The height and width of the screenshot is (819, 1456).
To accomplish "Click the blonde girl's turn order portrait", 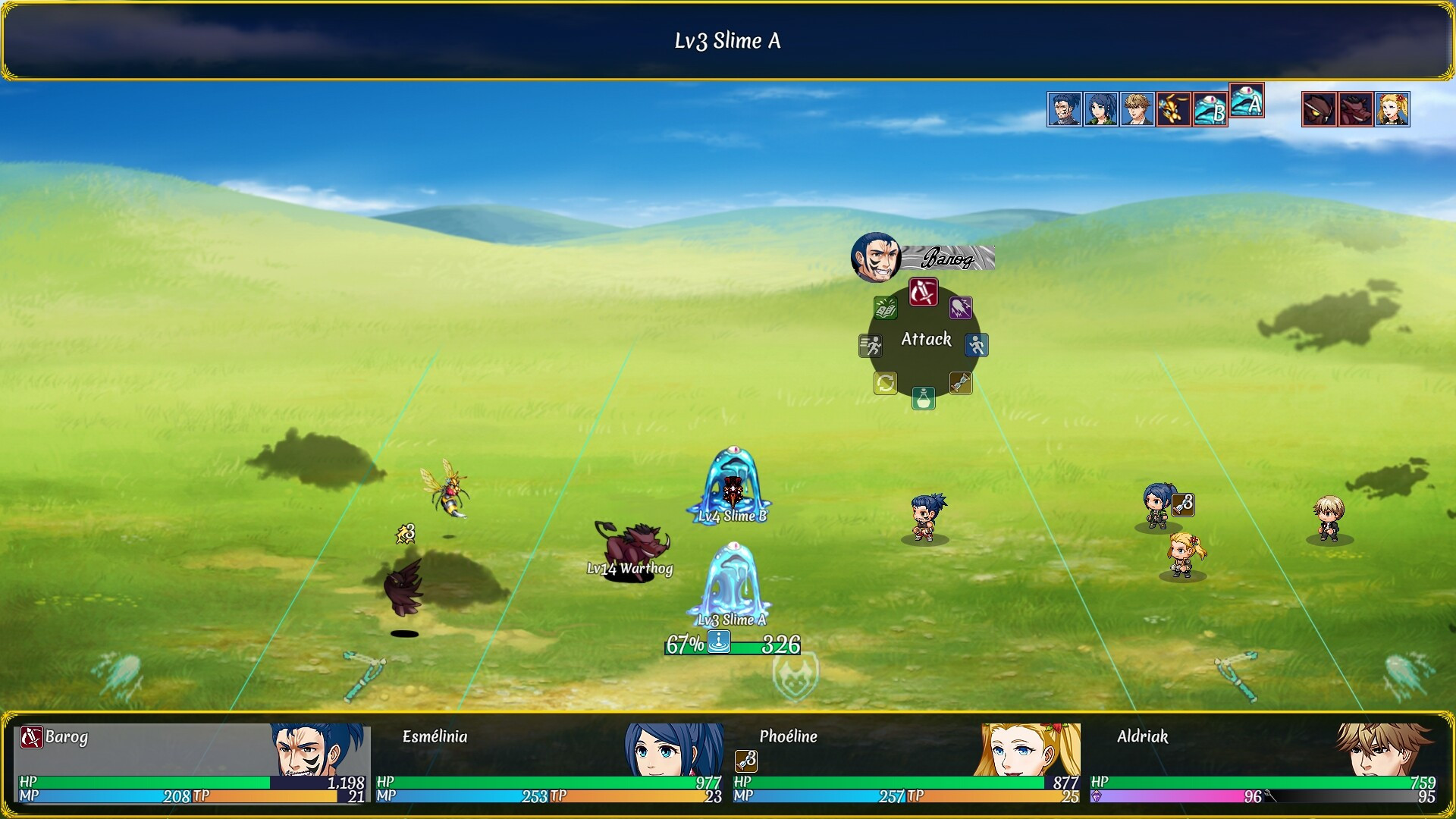I will tap(1392, 110).
